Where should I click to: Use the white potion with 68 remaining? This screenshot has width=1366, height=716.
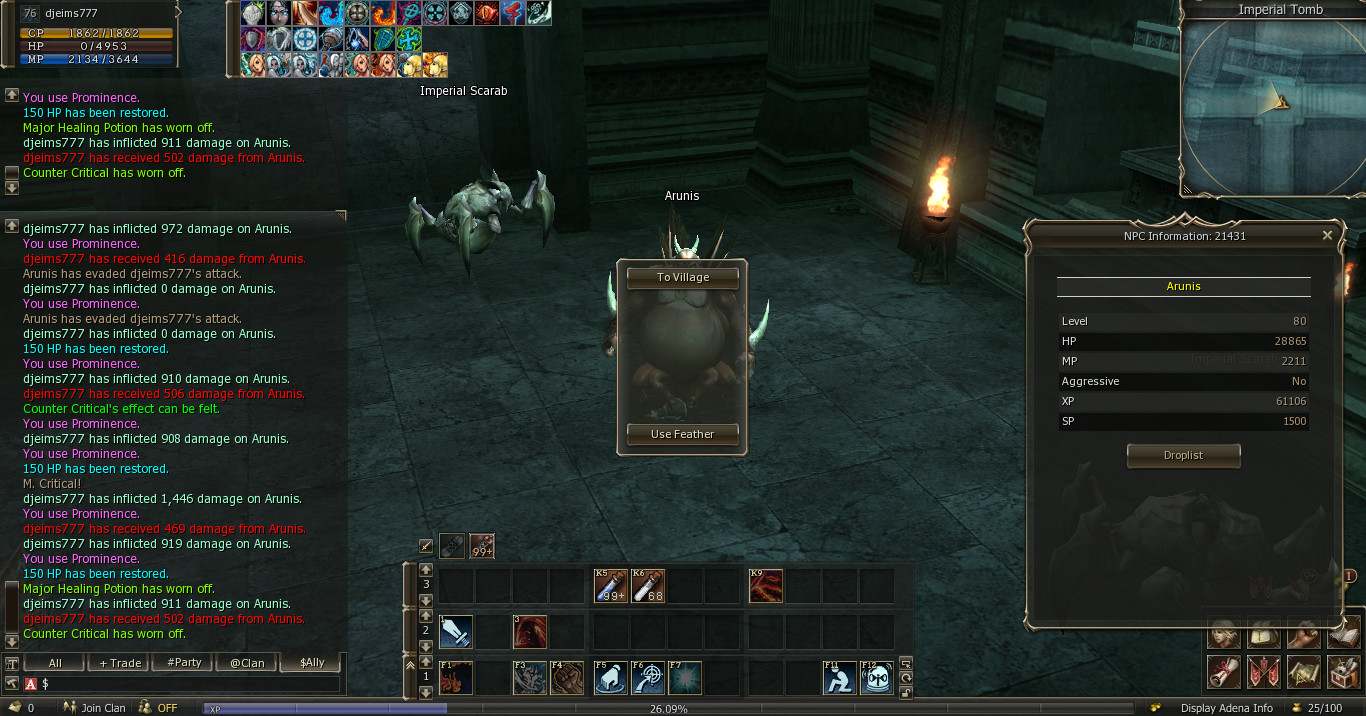[648, 586]
